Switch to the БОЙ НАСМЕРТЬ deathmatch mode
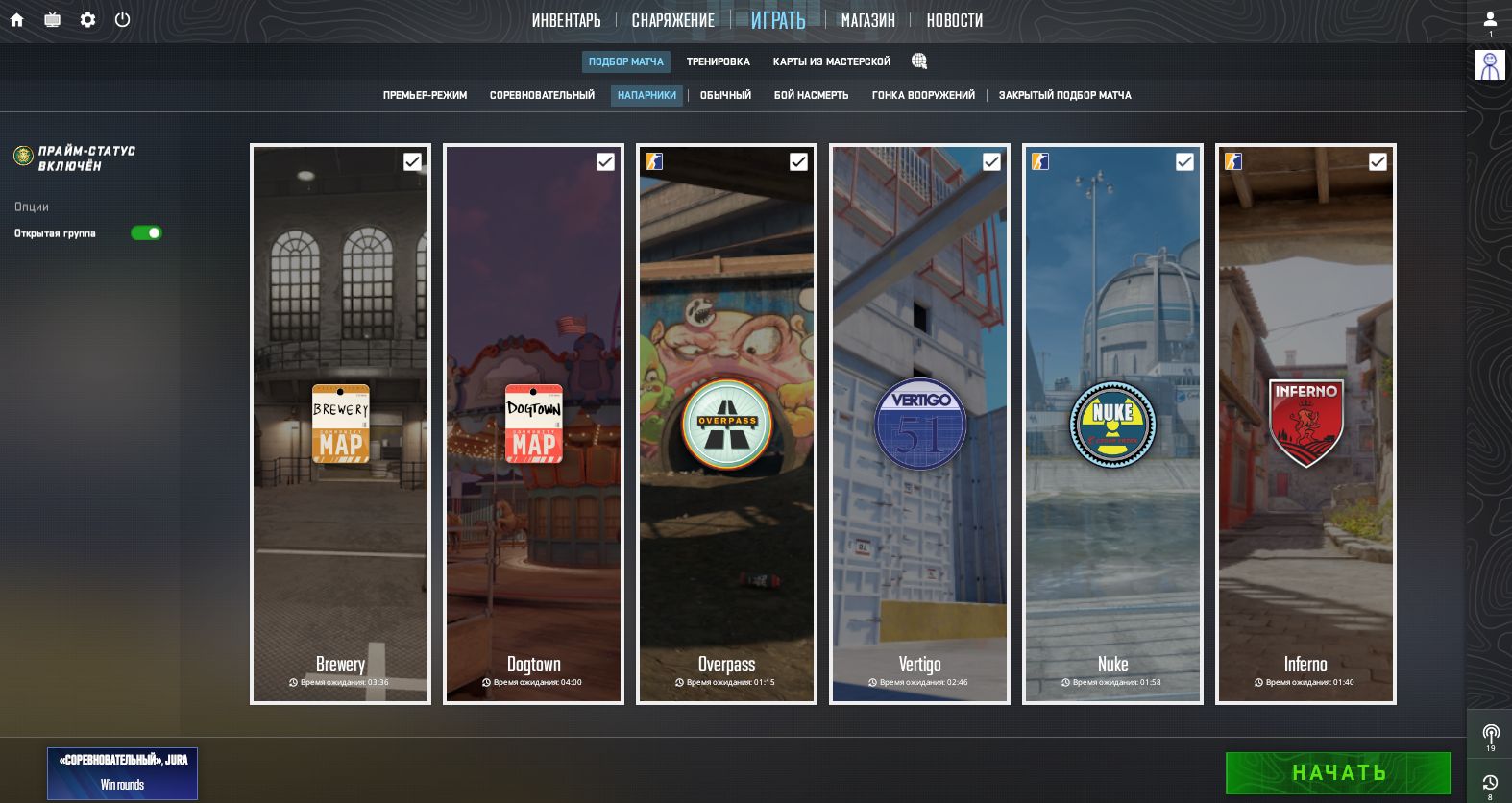The image size is (1512, 803). click(811, 95)
